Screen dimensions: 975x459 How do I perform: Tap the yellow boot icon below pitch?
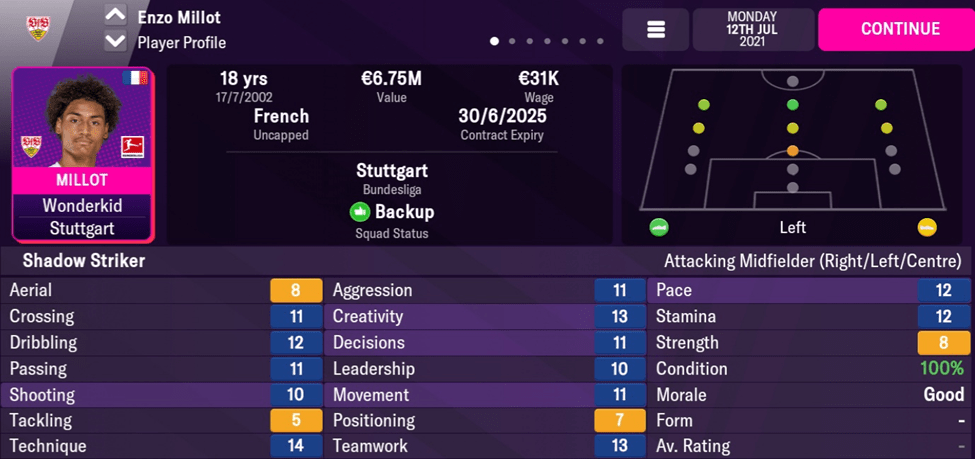927,227
